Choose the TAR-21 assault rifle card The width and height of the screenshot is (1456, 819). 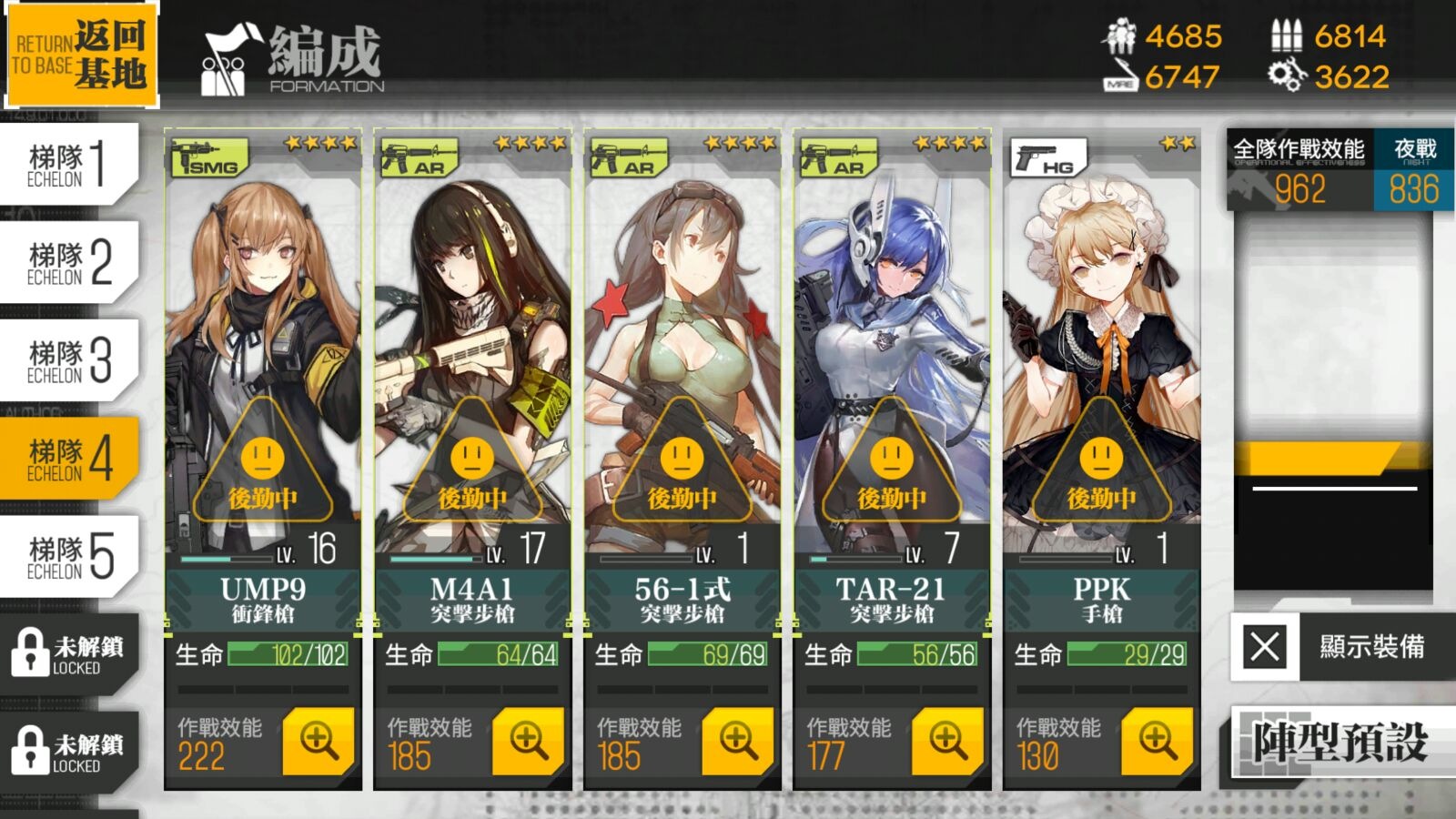coord(892,364)
